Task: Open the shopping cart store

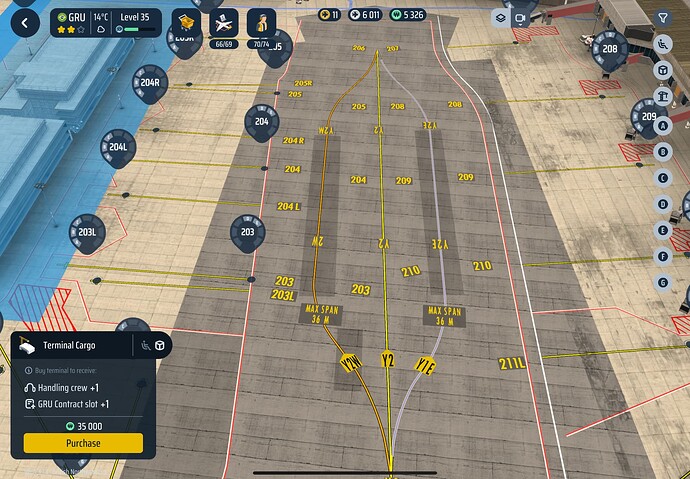Action: pyautogui.click(x=184, y=22)
